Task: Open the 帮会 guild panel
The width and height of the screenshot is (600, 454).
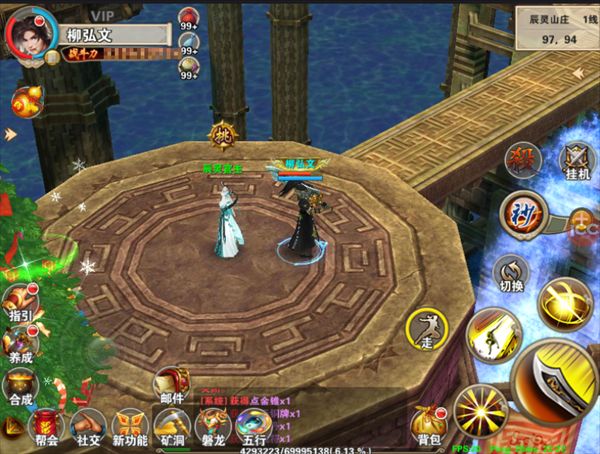Action: (45, 426)
